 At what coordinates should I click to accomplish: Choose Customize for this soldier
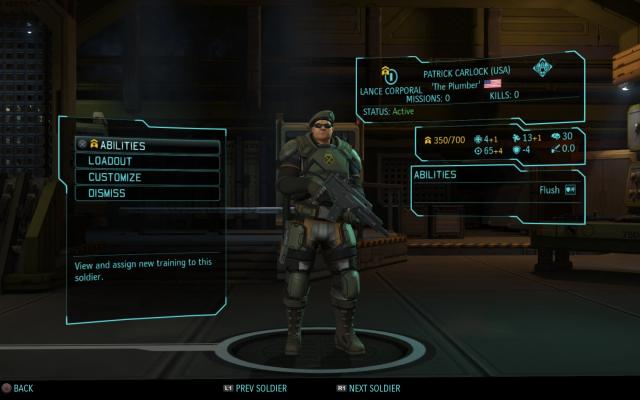(x=147, y=177)
